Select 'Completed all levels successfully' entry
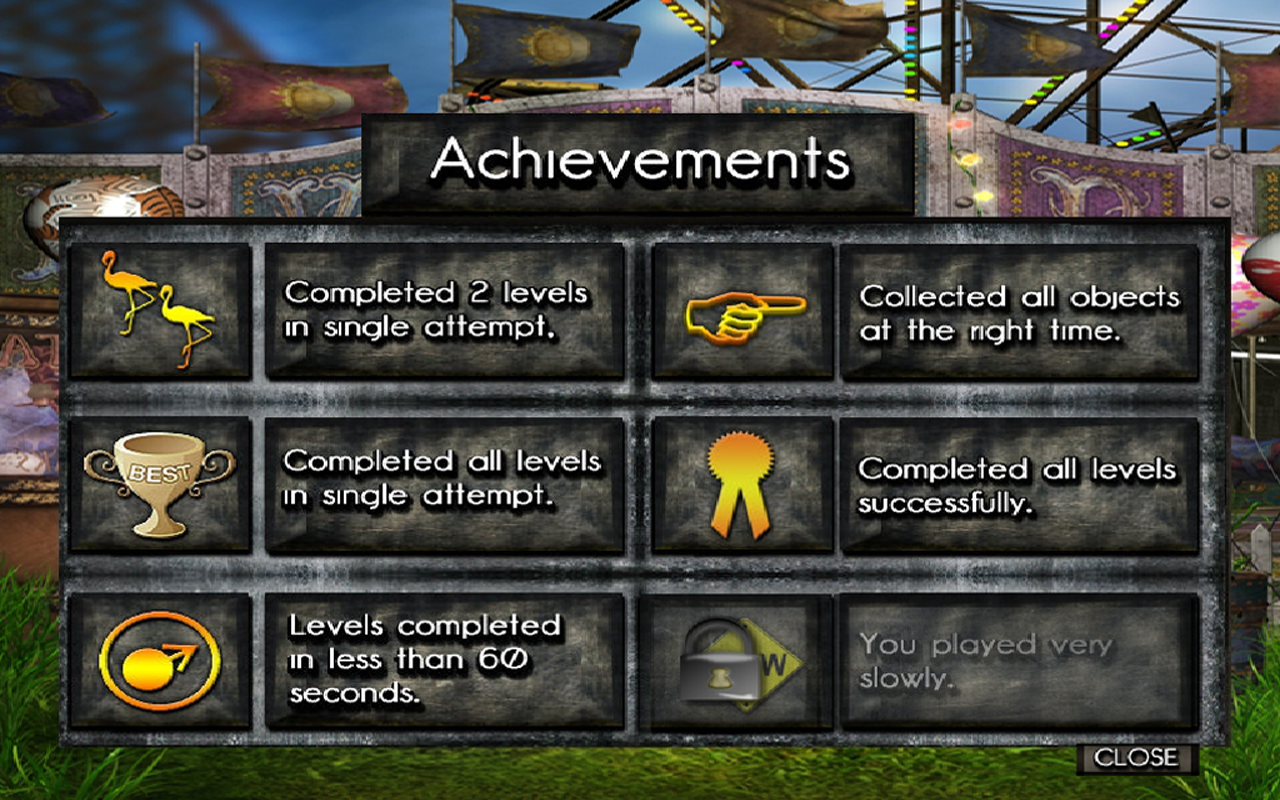Screen dimensions: 1280x800 (x=1019, y=484)
